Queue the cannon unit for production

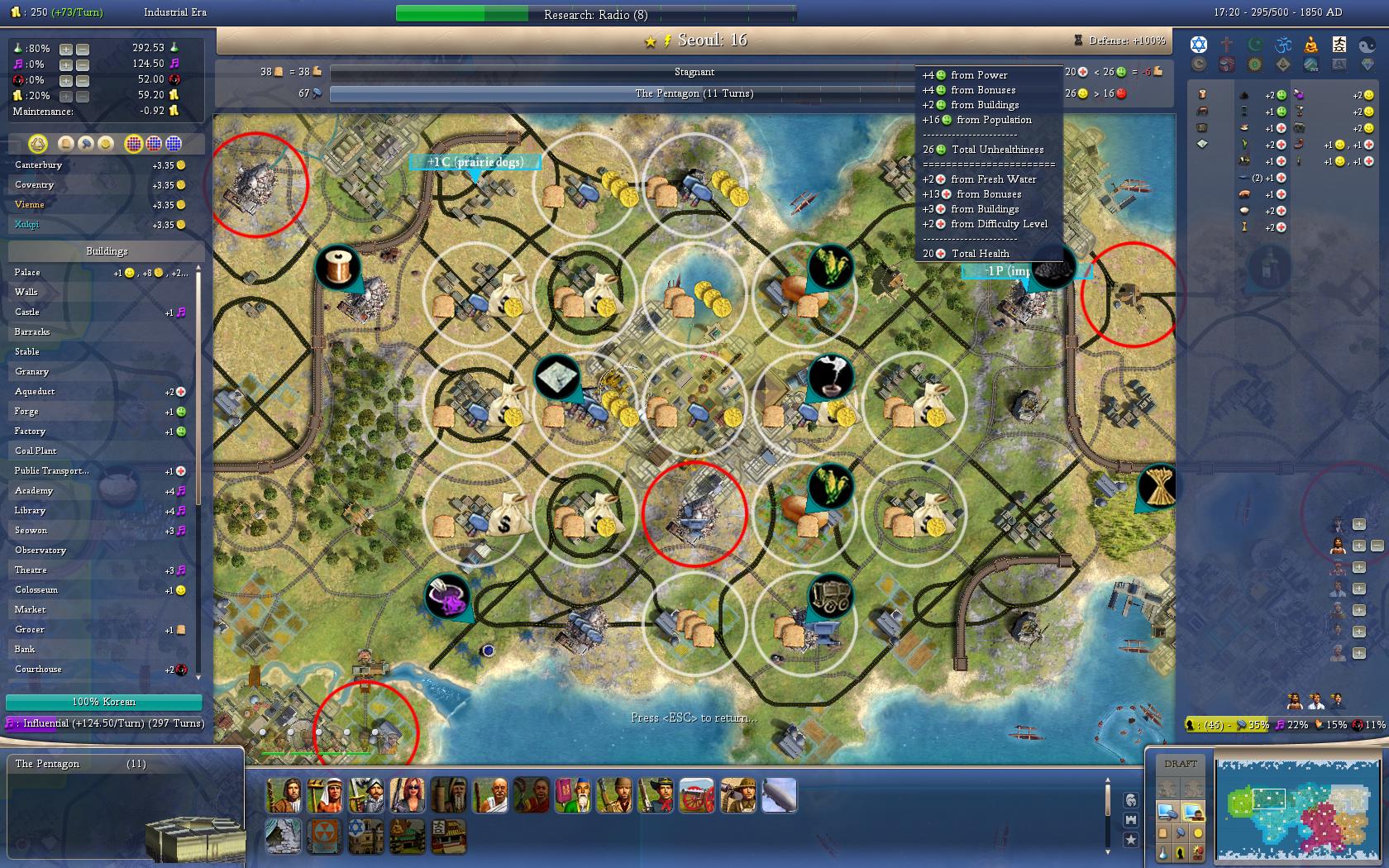click(696, 795)
